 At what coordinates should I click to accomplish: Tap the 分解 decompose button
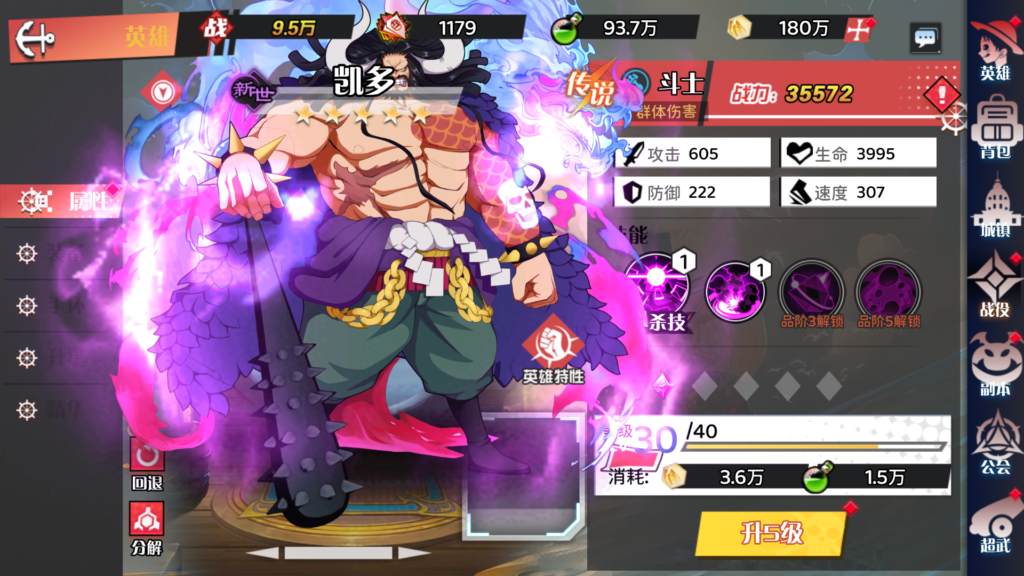[x=147, y=525]
